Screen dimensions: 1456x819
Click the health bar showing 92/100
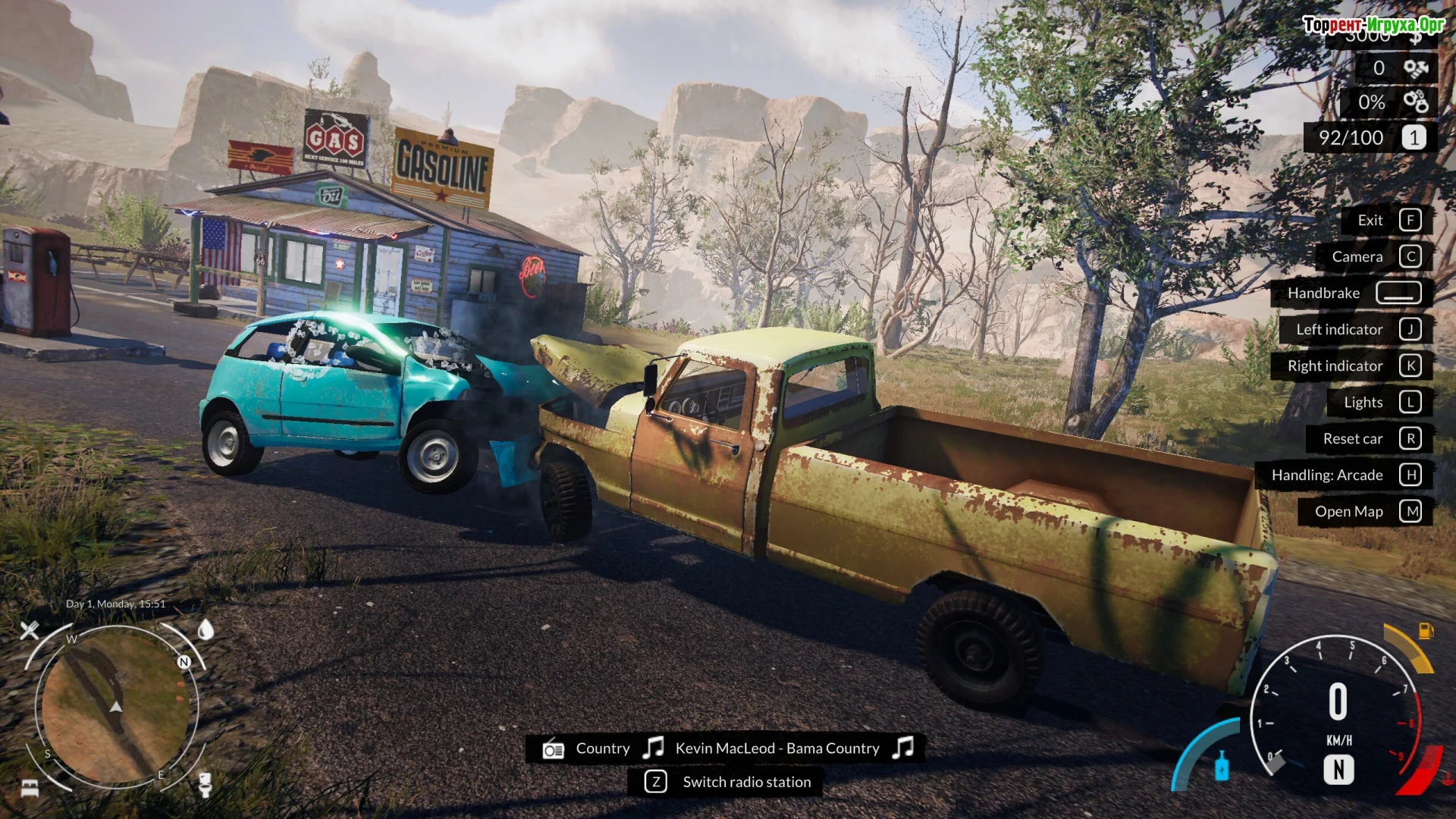[x=1354, y=137]
